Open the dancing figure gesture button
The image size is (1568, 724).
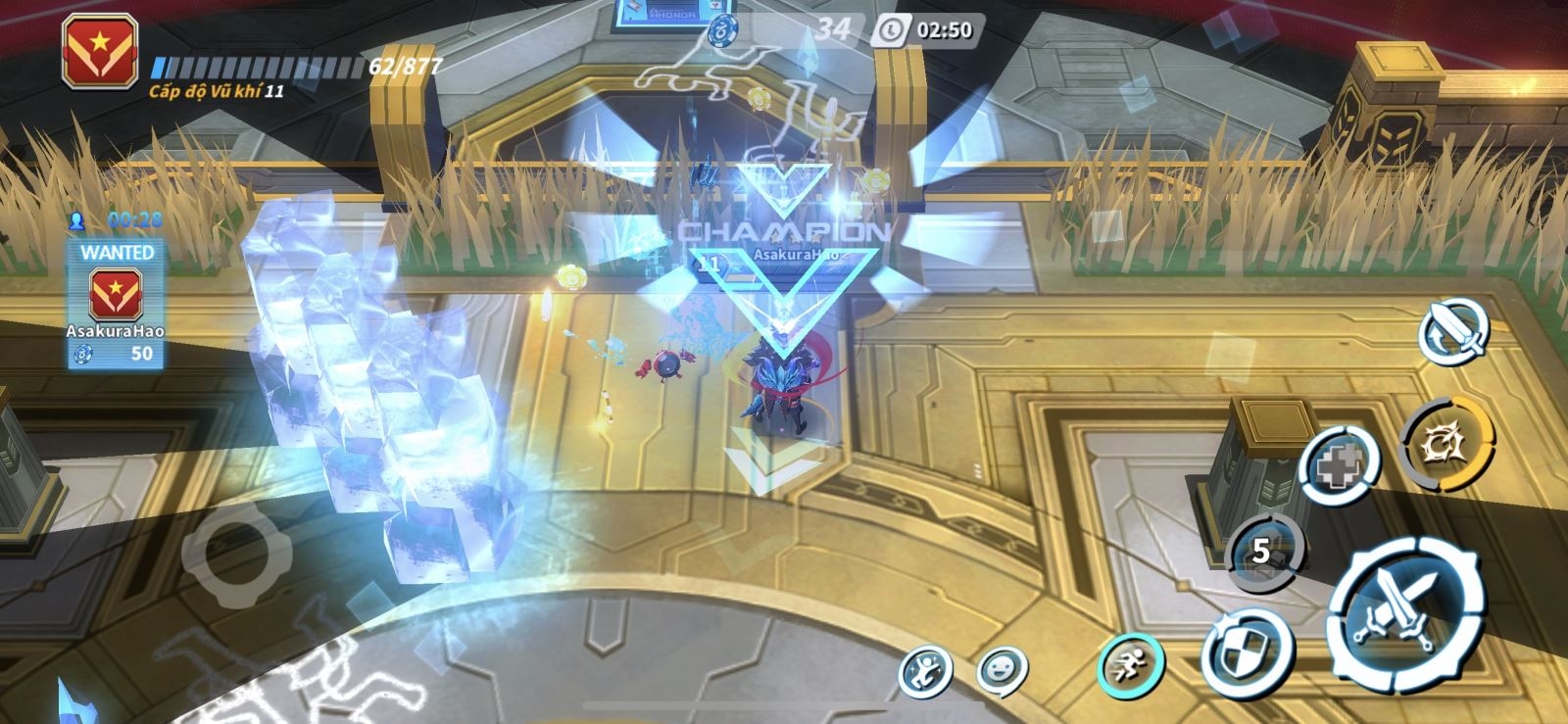pyautogui.click(x=925, y=672)
